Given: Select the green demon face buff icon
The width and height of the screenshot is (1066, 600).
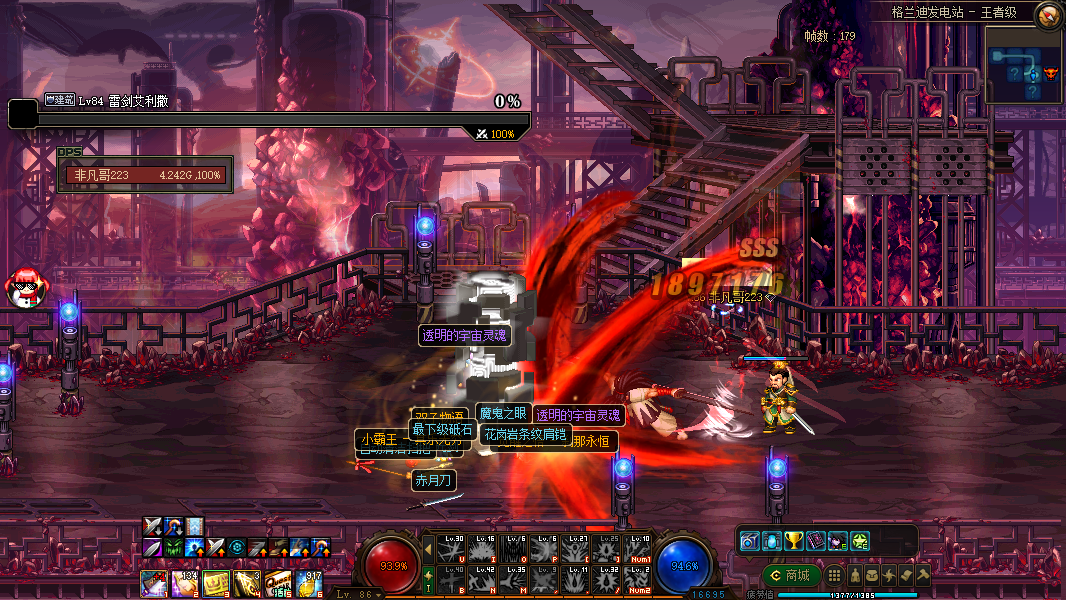Looking at the screenshot, I should point(174,547).
